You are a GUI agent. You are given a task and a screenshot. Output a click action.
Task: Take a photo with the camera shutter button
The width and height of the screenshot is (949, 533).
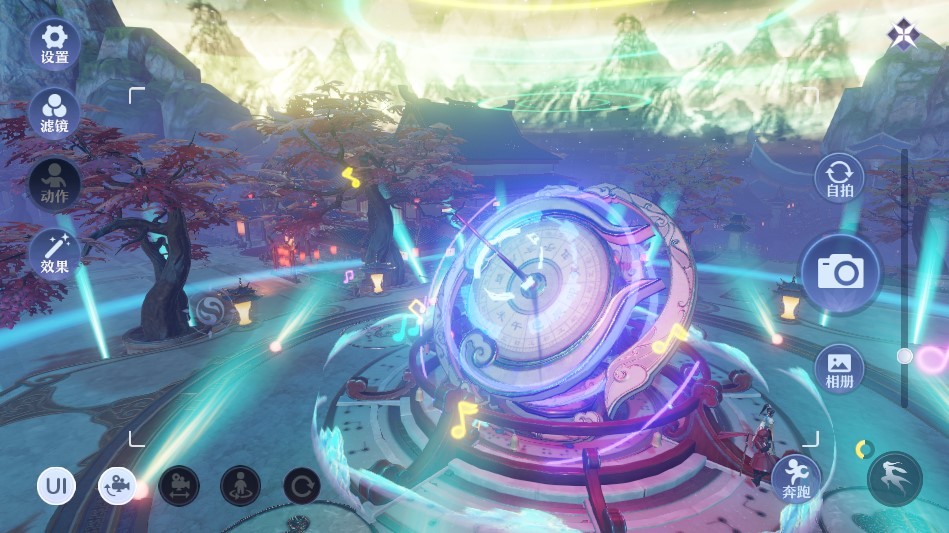(x=840, y=272)
